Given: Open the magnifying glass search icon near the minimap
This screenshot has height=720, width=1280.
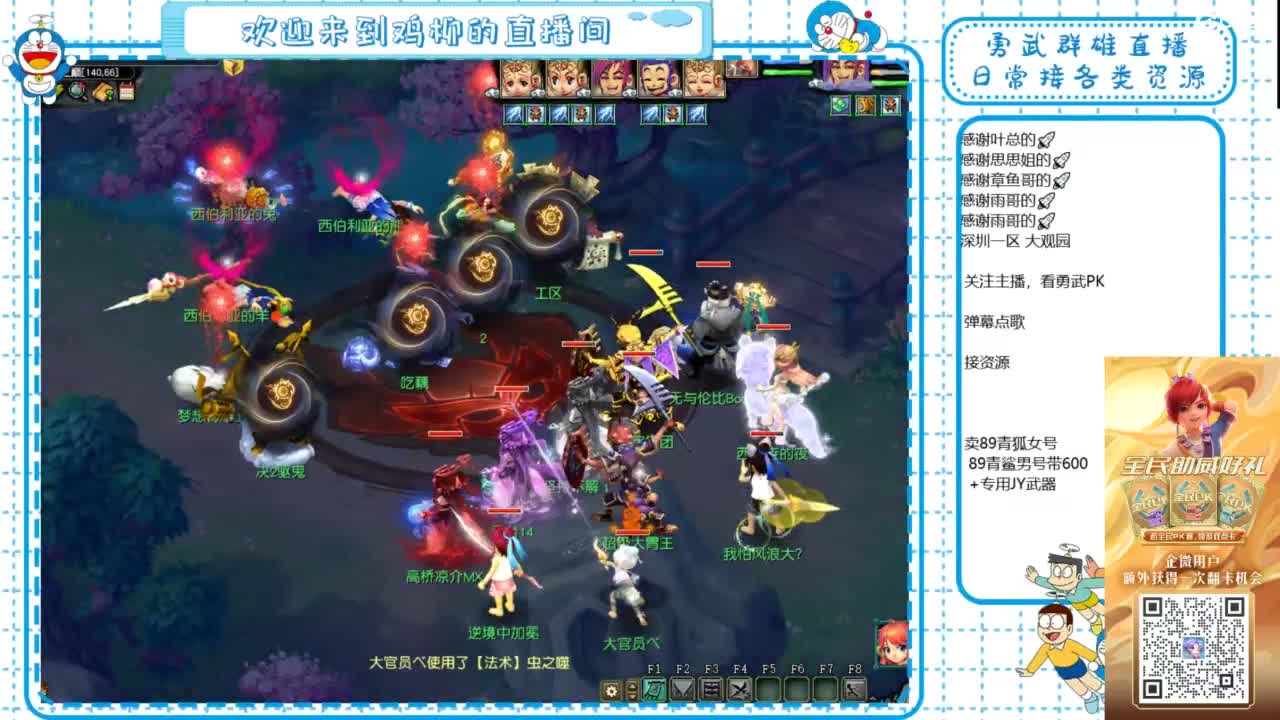Looking at the screenshot, I should pyautogui.click(x=77, y=91).
